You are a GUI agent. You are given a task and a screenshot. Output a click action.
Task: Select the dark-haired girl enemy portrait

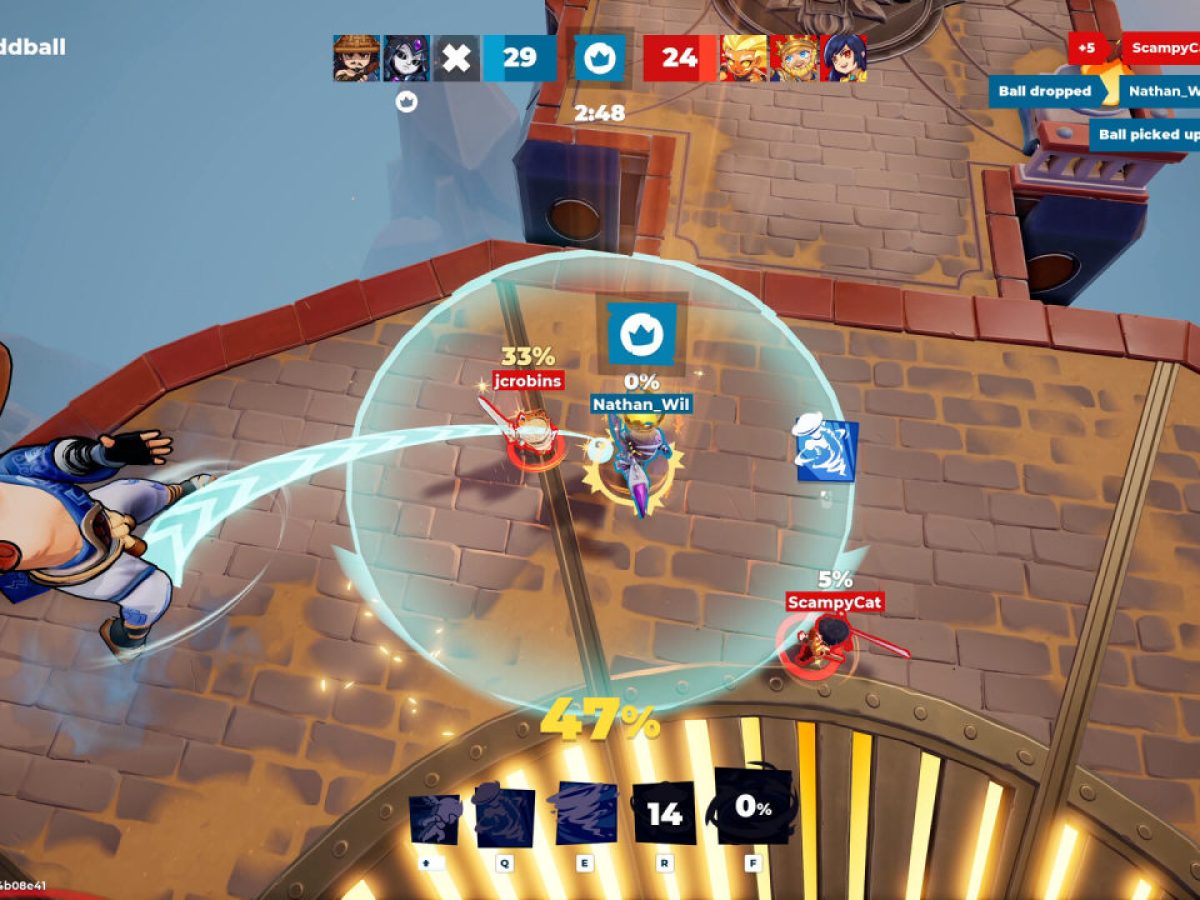click(x=843, y=58)
